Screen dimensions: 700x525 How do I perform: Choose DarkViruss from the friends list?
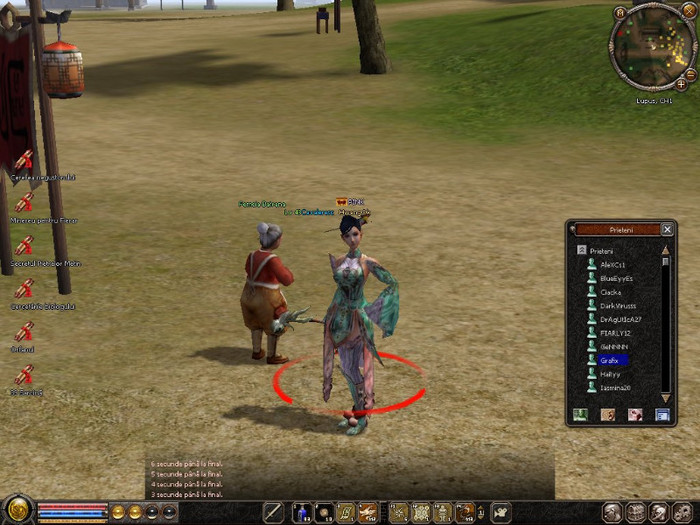[x=617, y=305]
